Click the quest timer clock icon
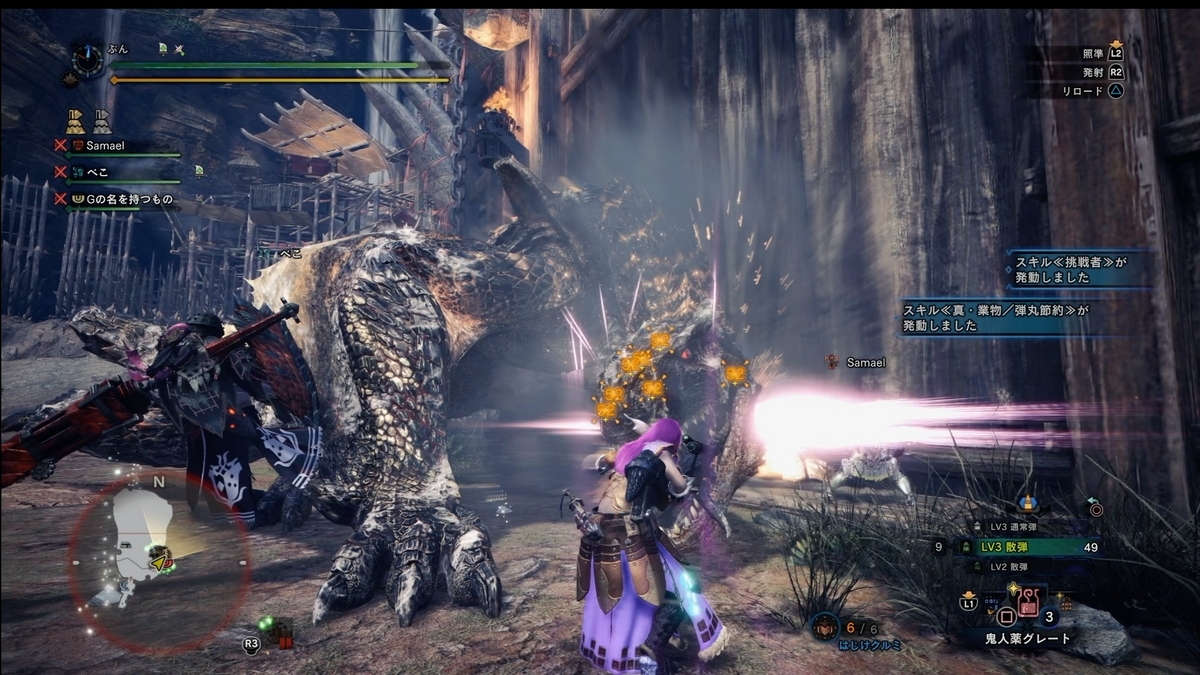The image size is (1200, 675). point(88,62)
